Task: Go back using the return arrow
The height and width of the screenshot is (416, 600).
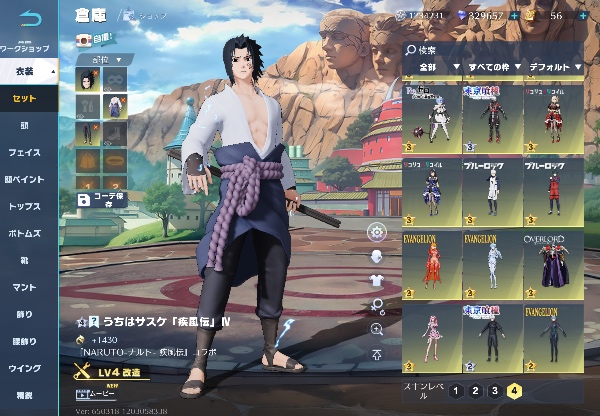Action: [30, 18]
